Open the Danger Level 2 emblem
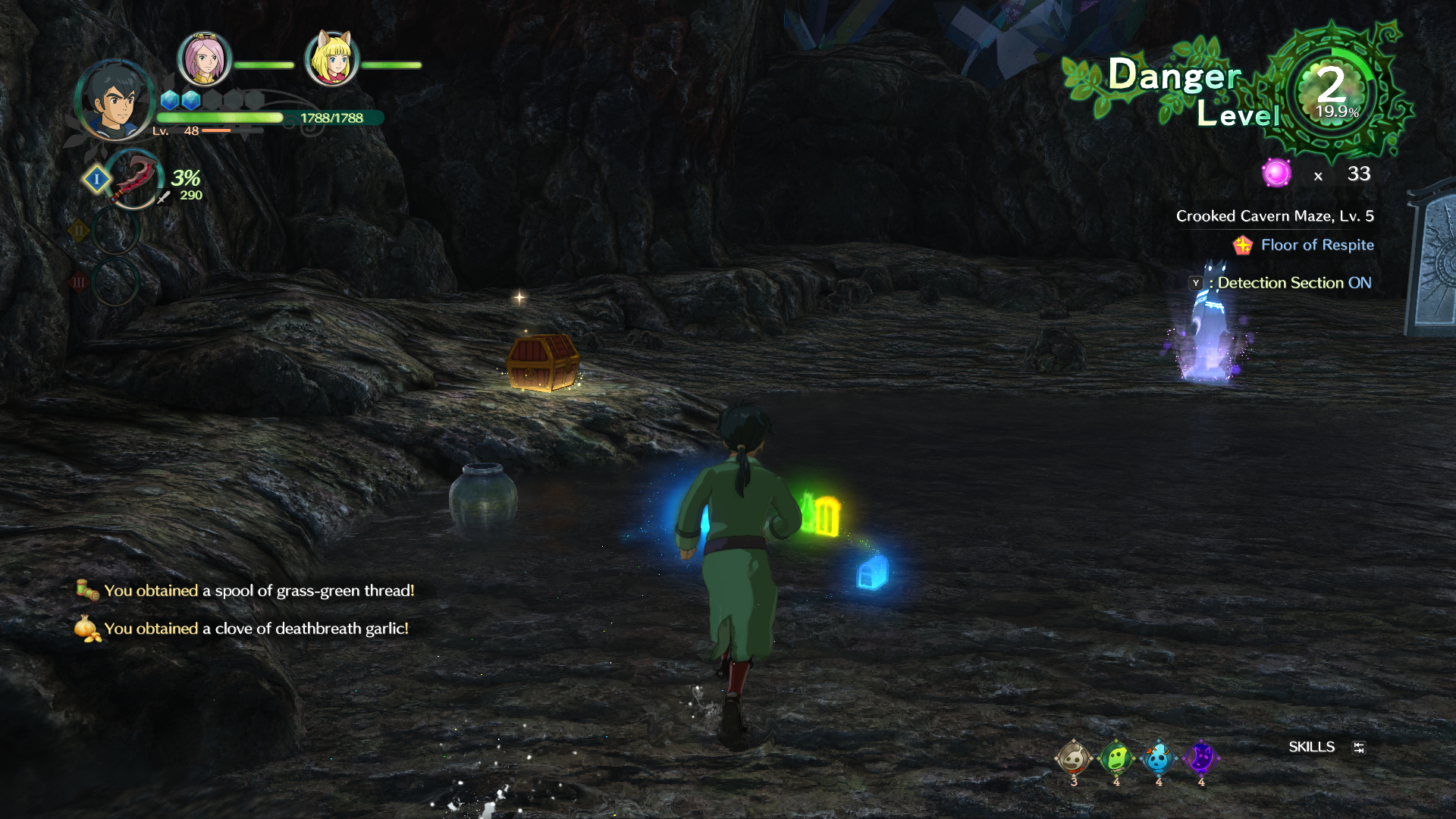 [x=1333, y=91]
